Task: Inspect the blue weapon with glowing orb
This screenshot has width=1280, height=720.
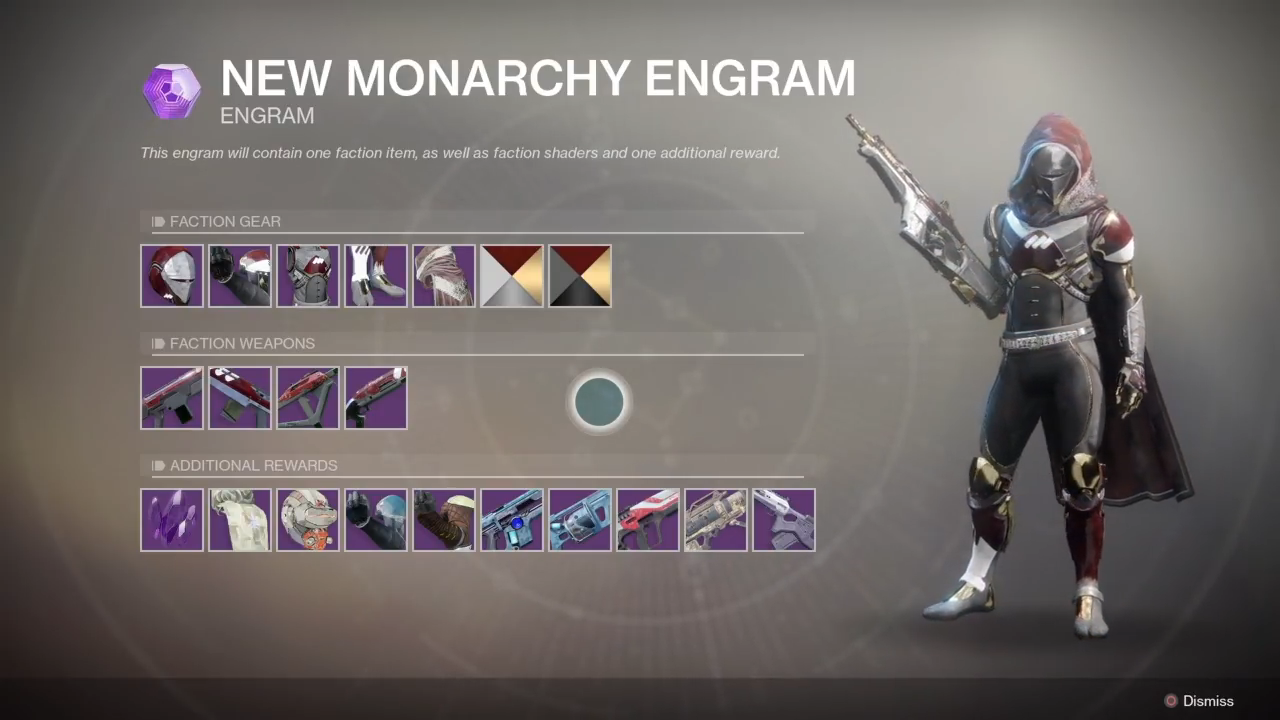Action: pos(512,520)
